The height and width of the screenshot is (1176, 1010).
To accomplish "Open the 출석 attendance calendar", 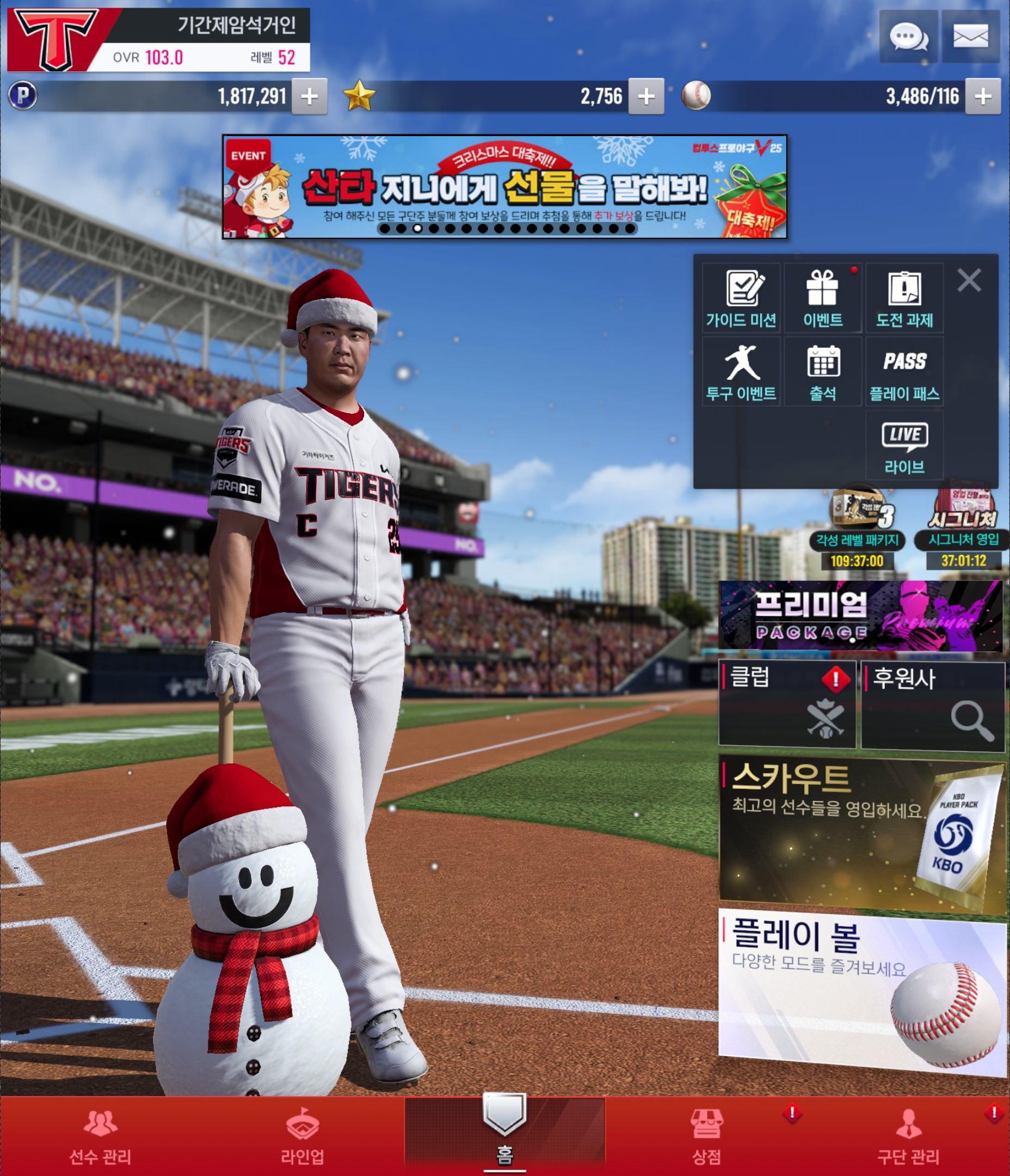I will click(x=823, y=372).
